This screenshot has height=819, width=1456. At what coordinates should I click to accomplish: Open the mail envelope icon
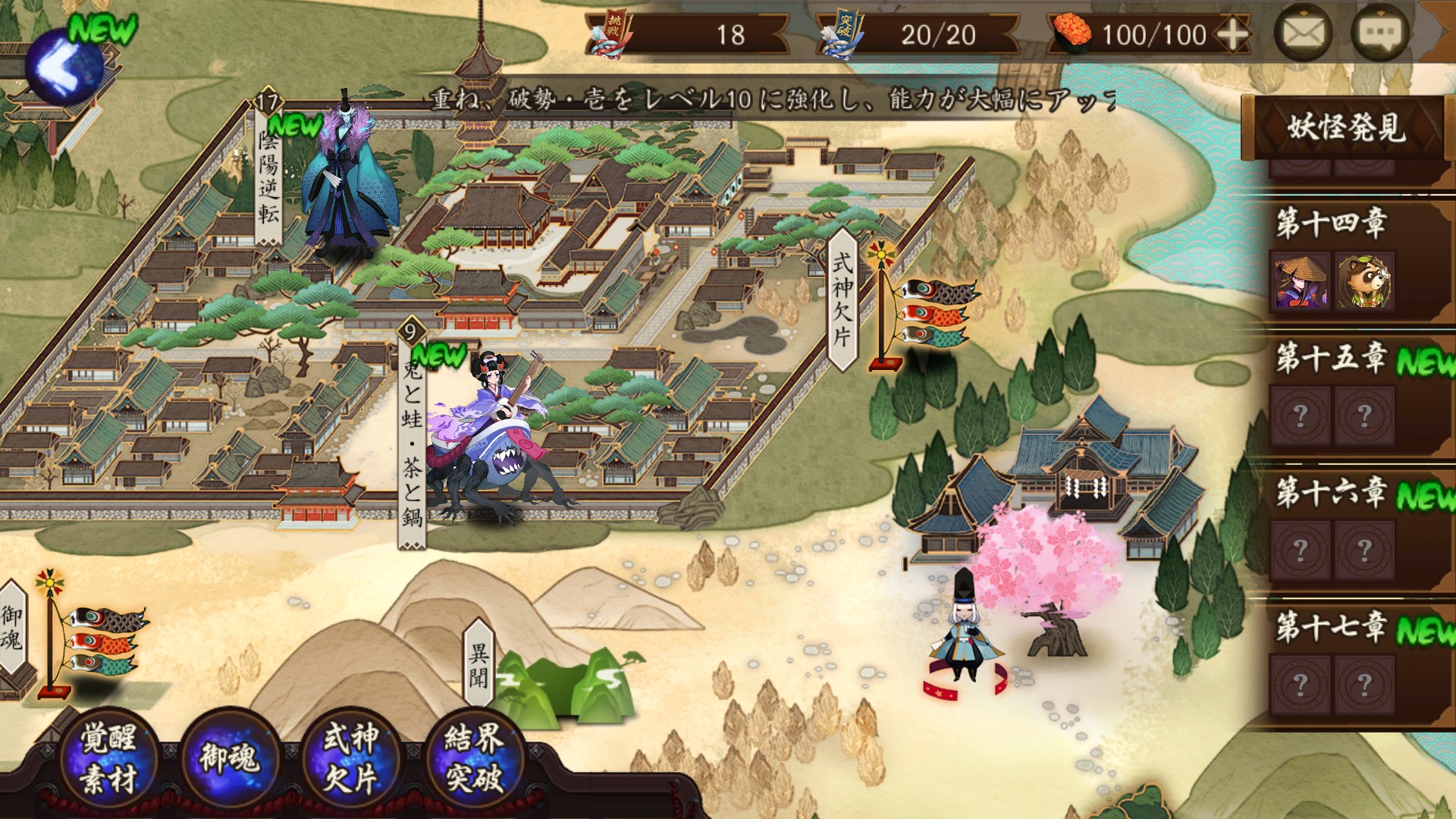[x=1303, y=33]
